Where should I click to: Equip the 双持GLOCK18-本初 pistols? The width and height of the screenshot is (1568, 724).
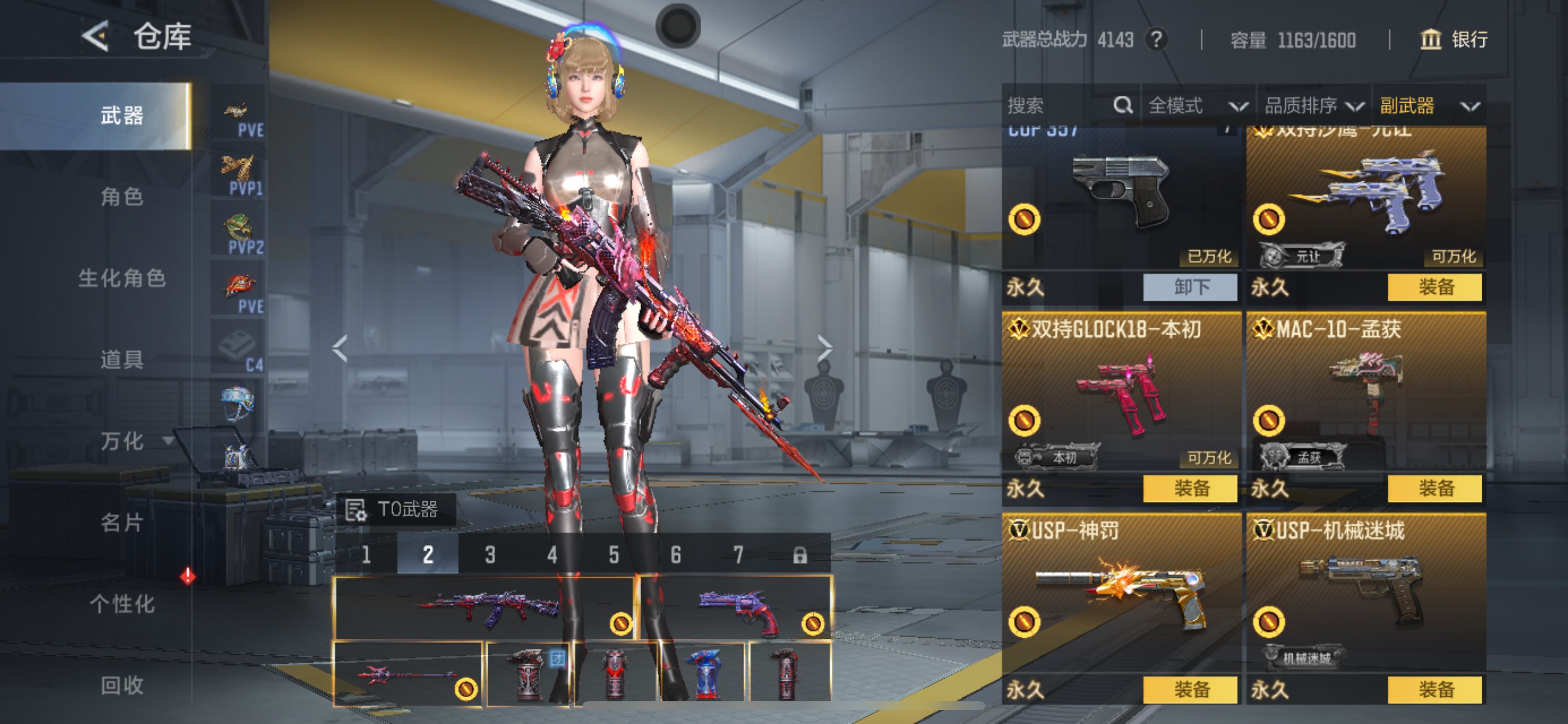point(1190,488)
